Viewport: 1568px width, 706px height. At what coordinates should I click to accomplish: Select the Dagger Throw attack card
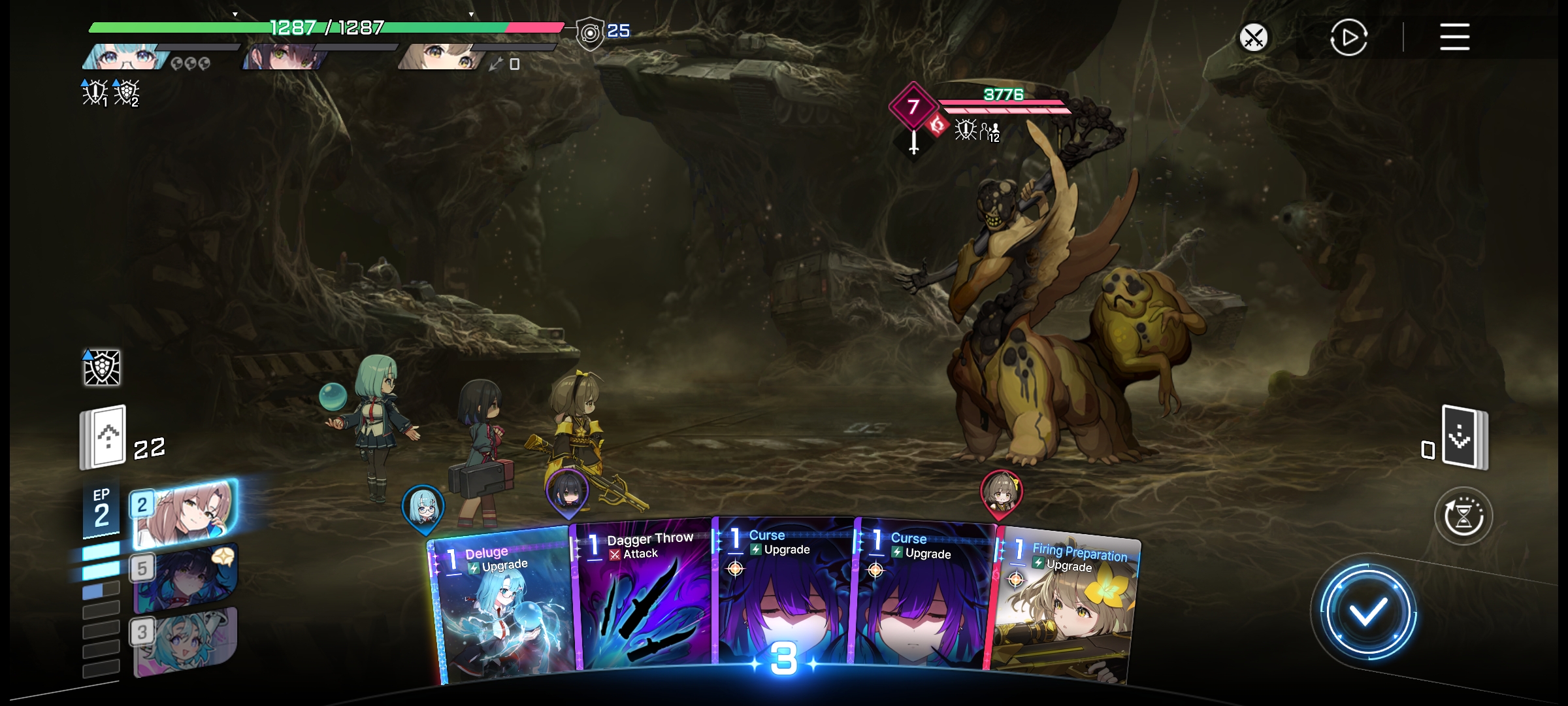644,598
